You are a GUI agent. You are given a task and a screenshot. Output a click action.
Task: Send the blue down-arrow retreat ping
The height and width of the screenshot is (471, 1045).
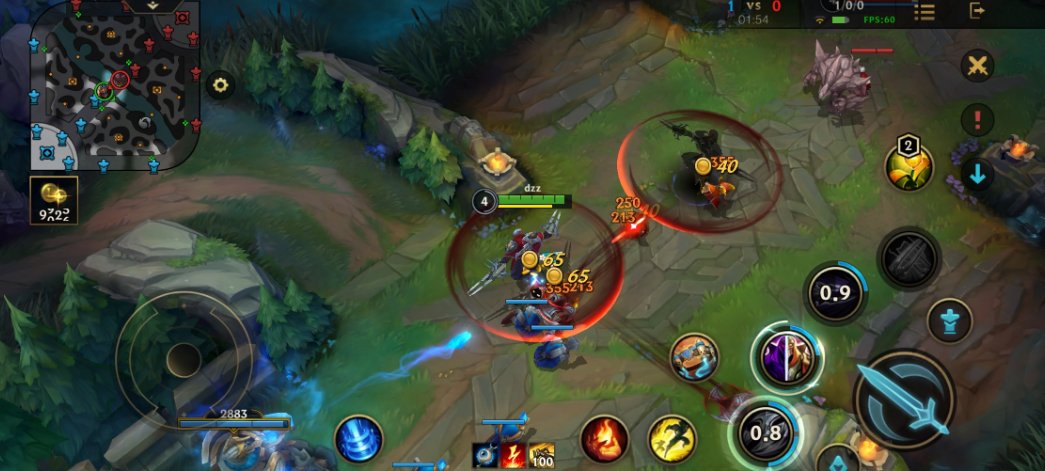[x=977, y=174]
